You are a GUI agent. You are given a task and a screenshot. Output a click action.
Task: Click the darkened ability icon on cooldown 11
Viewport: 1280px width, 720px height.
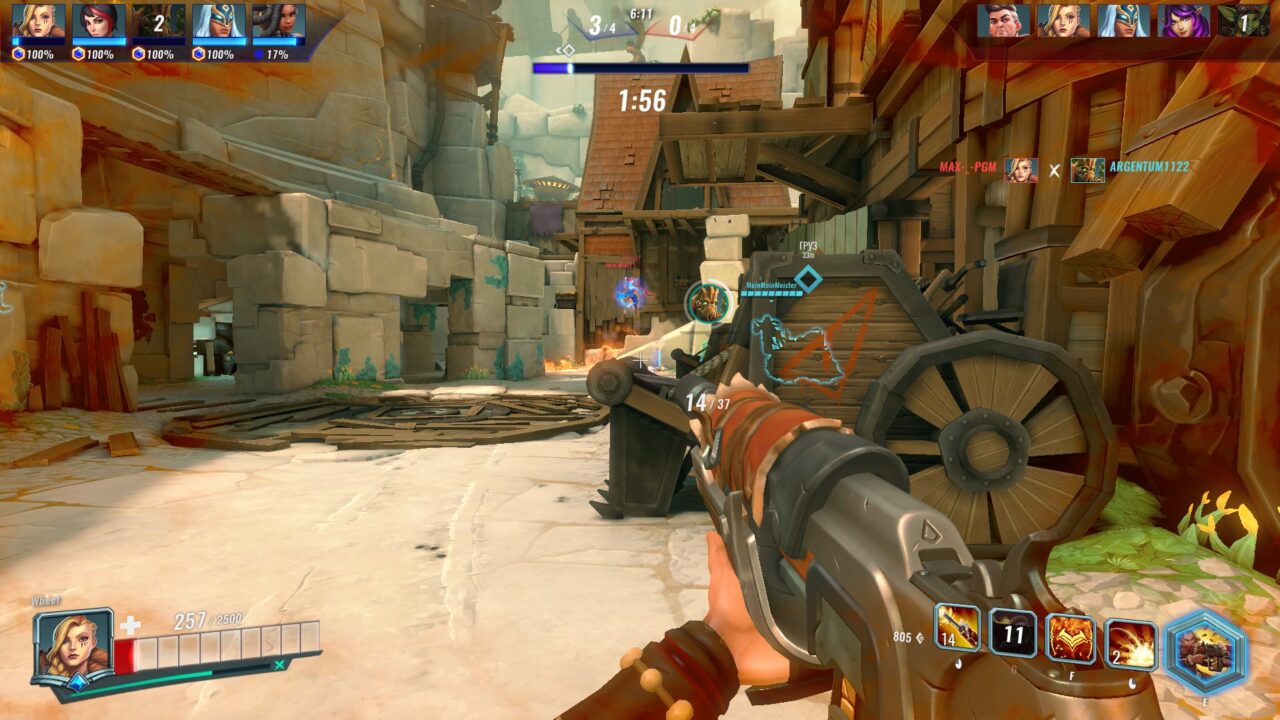[1012, 633]
